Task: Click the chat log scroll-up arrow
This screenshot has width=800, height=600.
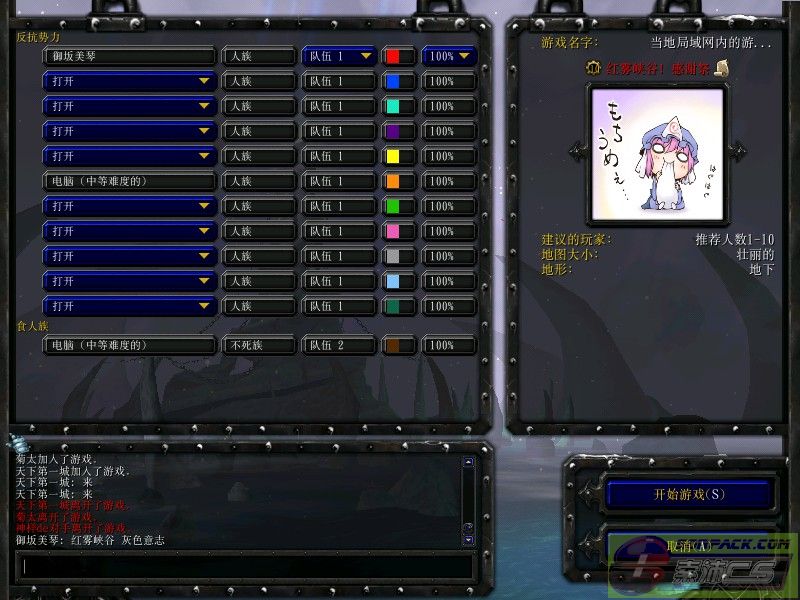Action: 467,463
